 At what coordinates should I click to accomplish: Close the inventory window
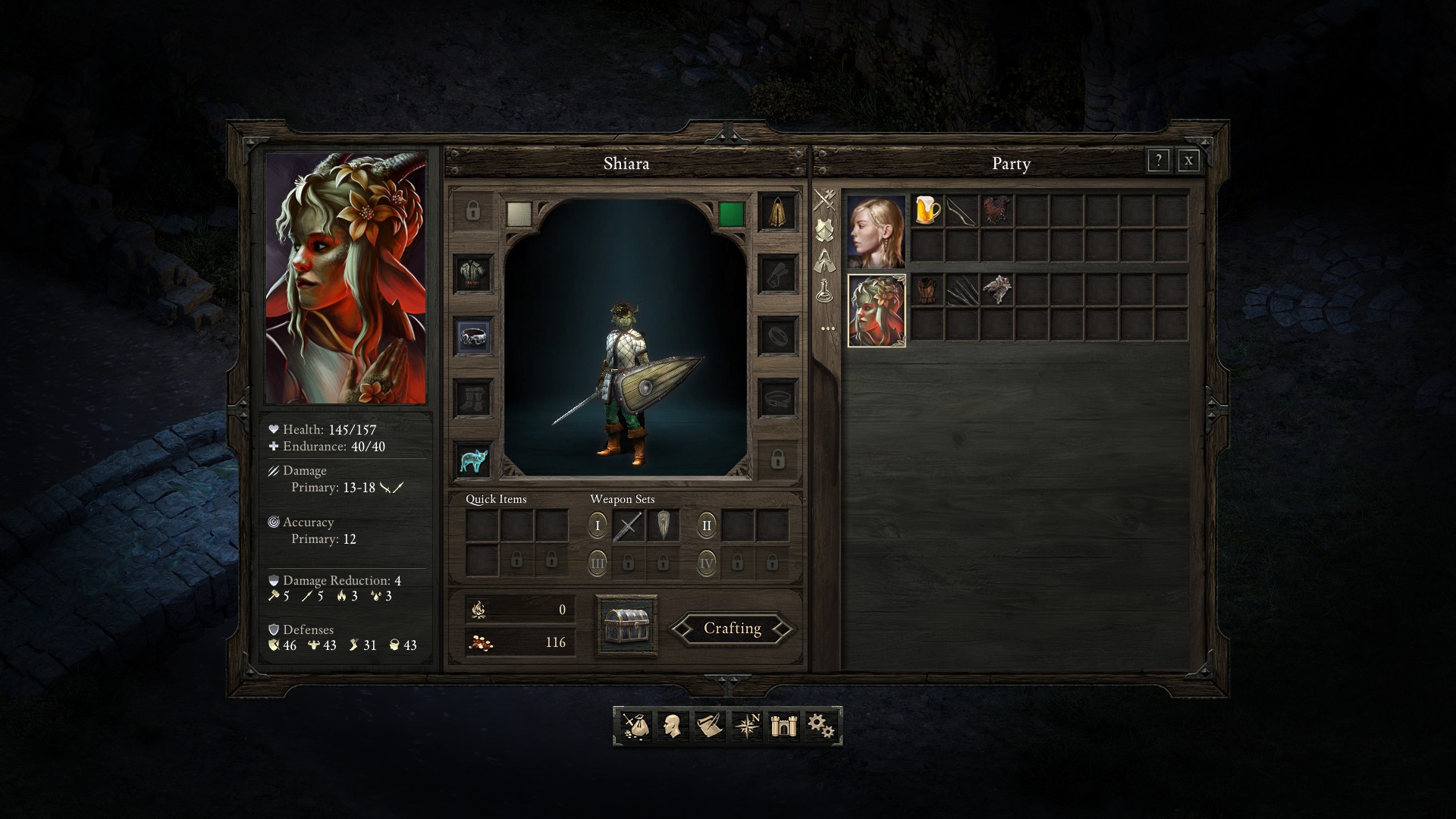tap(1188, 161)
